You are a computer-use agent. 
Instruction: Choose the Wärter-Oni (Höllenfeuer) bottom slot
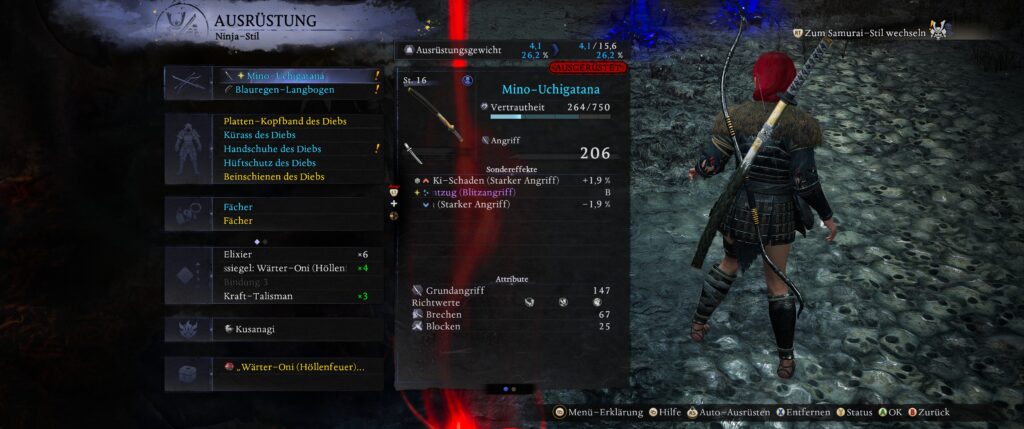(x=298, y=368)
